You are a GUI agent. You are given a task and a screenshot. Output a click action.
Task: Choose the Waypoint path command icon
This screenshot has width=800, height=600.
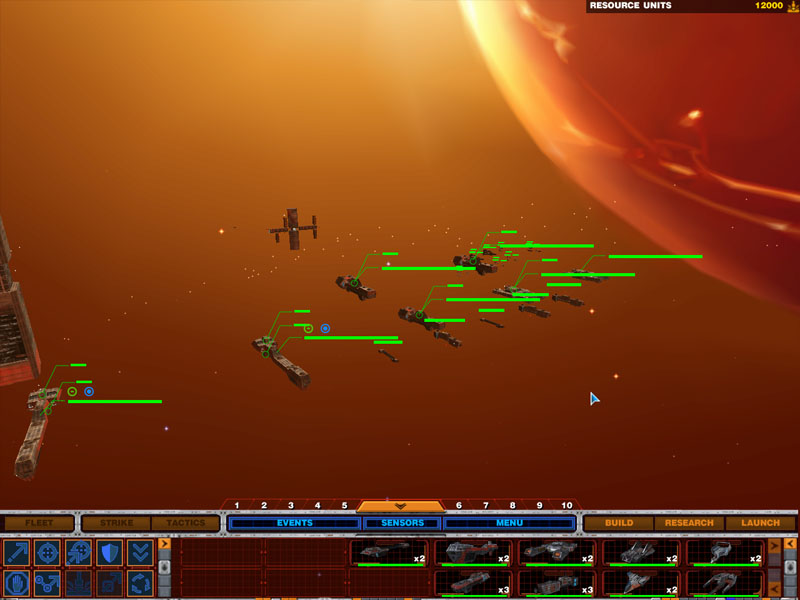click(48, 583)
